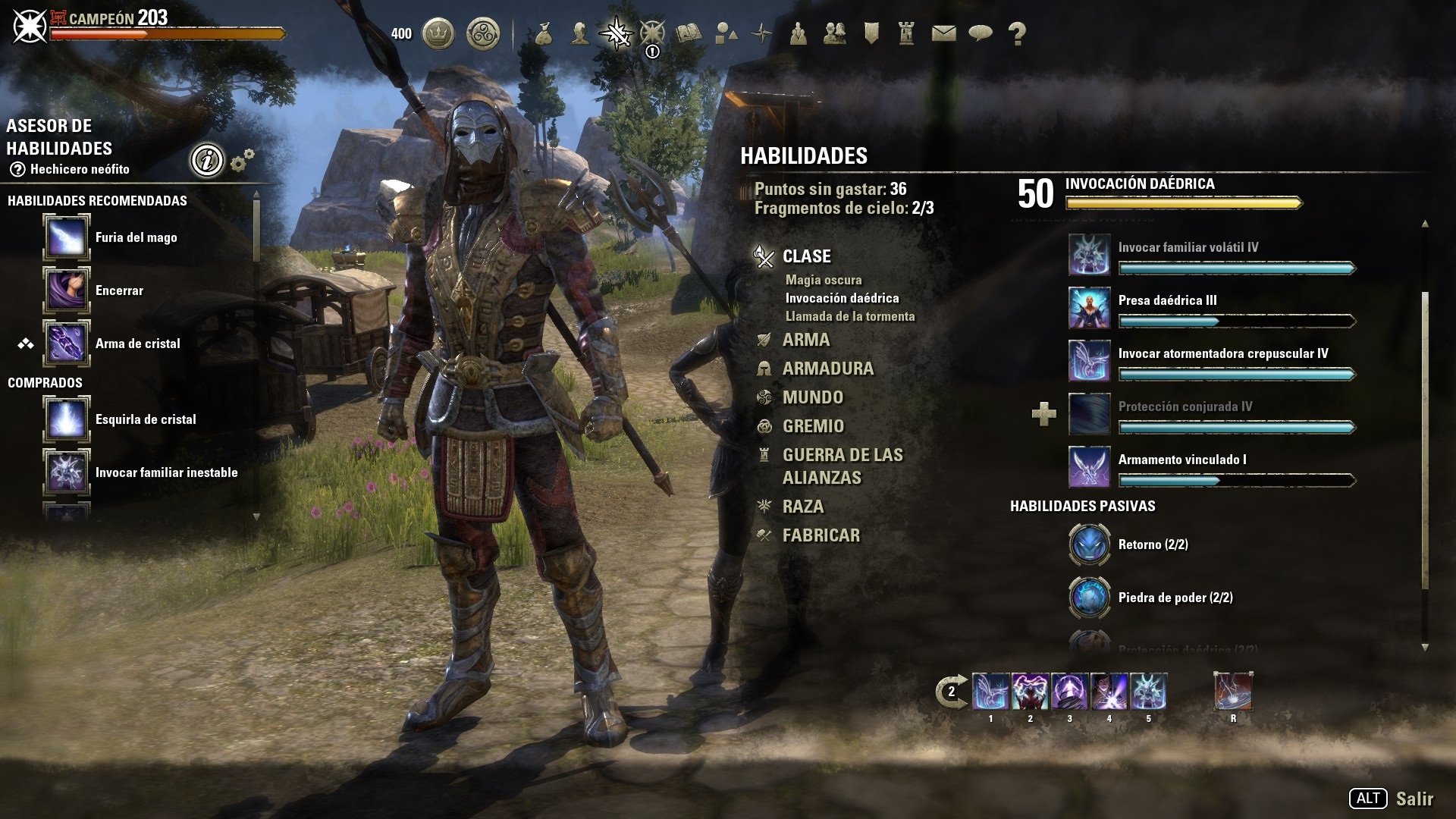1456x819 pixels.
Task: Choose the GUERRA DE LAS ALIANZAS category
Action: [x=842, y=466]
